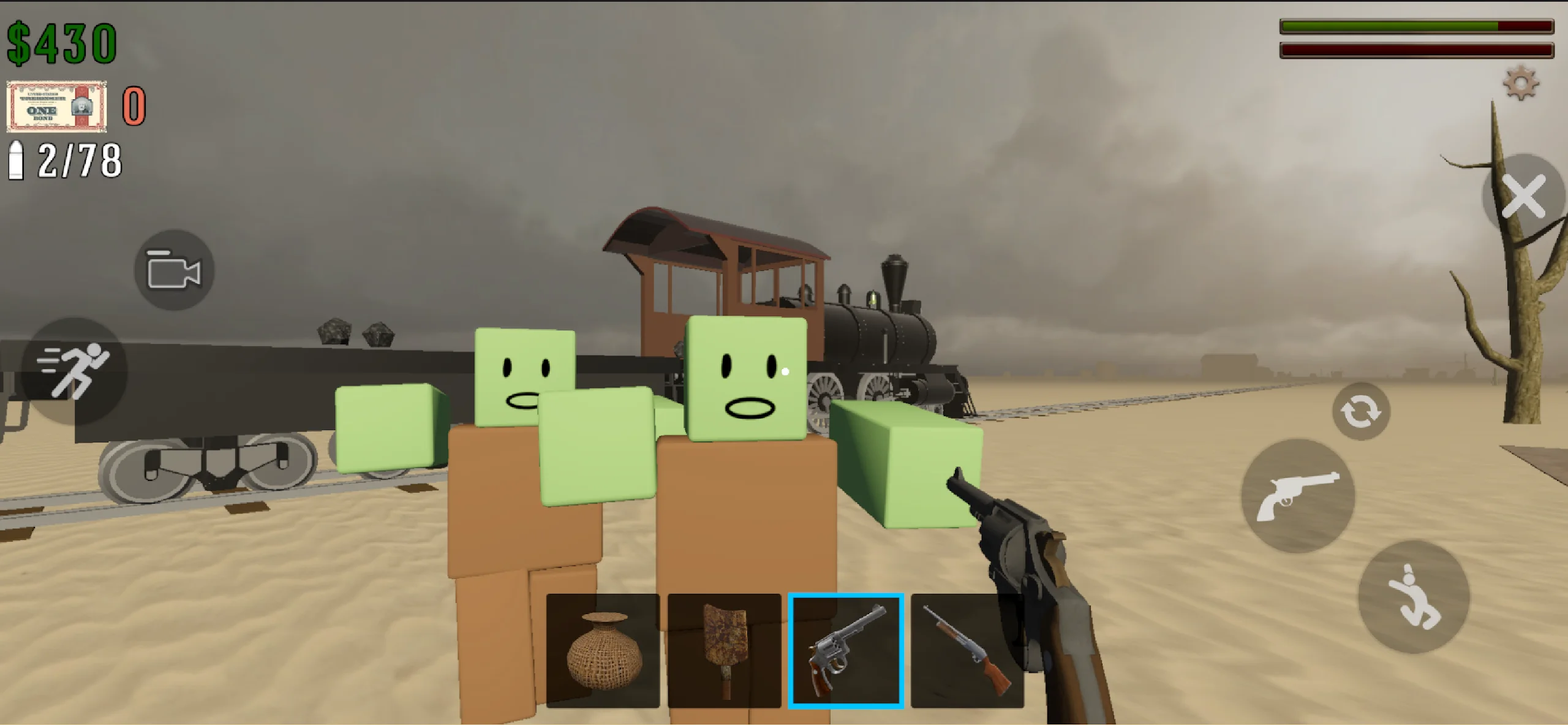Click the one bond banknote icon
Viewport: 1568px width, 725px height.
[56, 107]
